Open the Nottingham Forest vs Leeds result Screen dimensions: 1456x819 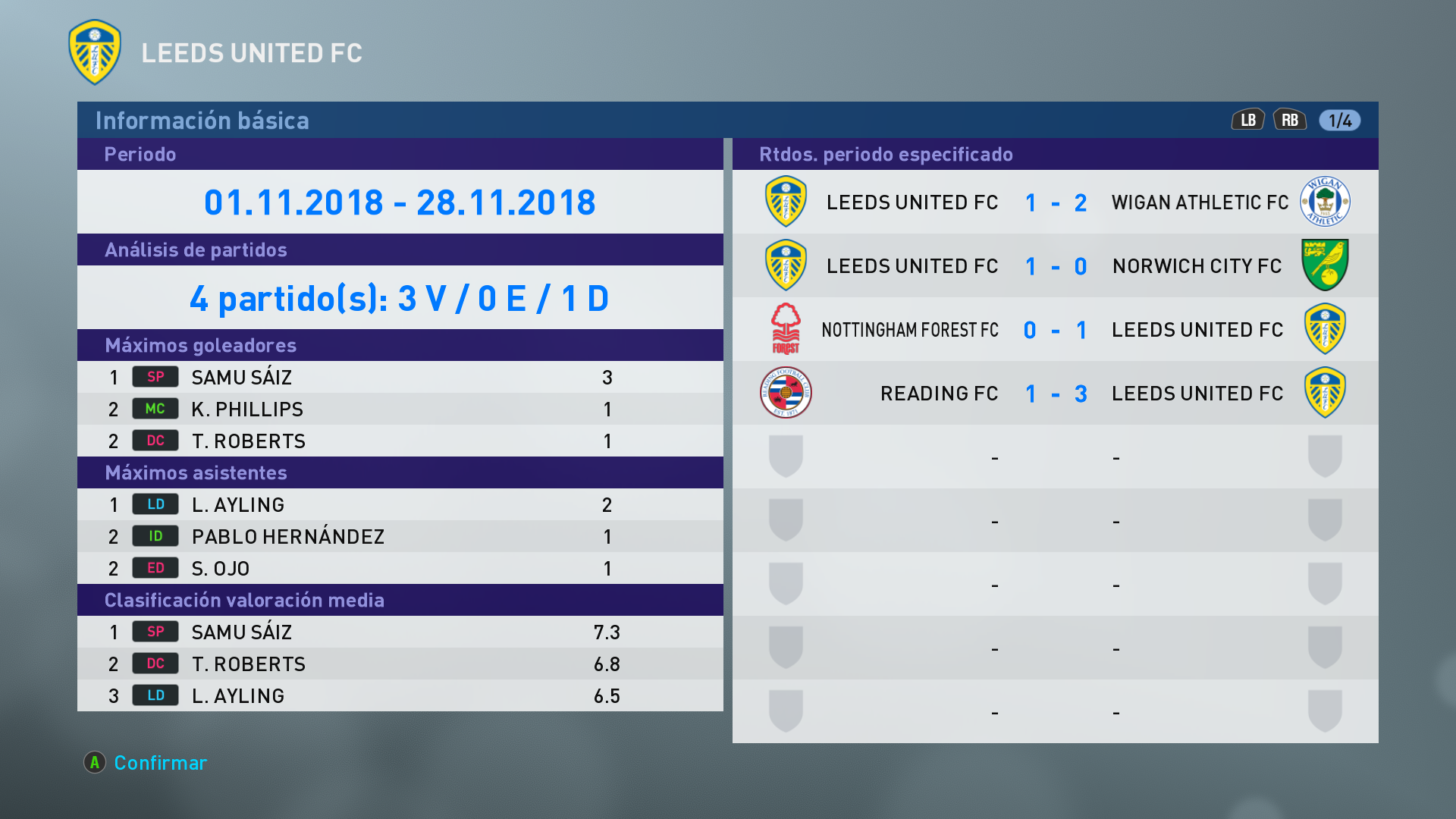pyautogui.click(x=1055, y=330)
